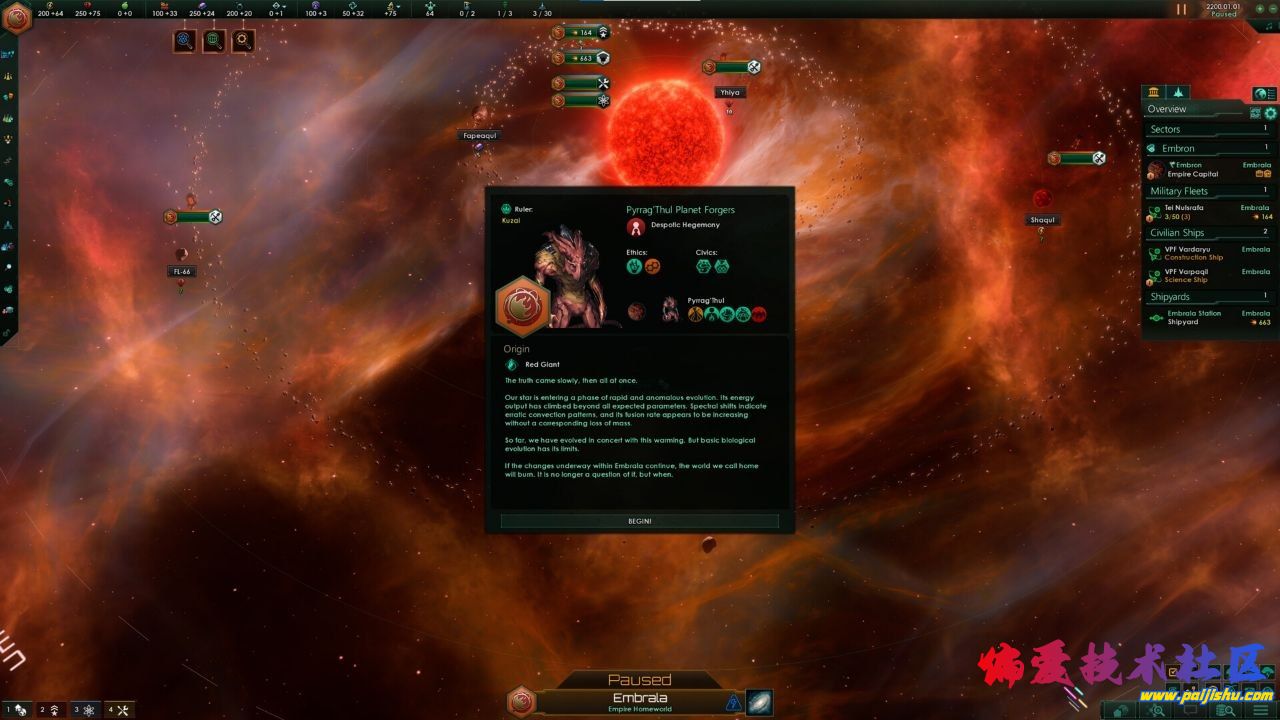Click the energy credits icon in the resource bar
This screenshot has height=720, width=1280.
coord(49,5)
